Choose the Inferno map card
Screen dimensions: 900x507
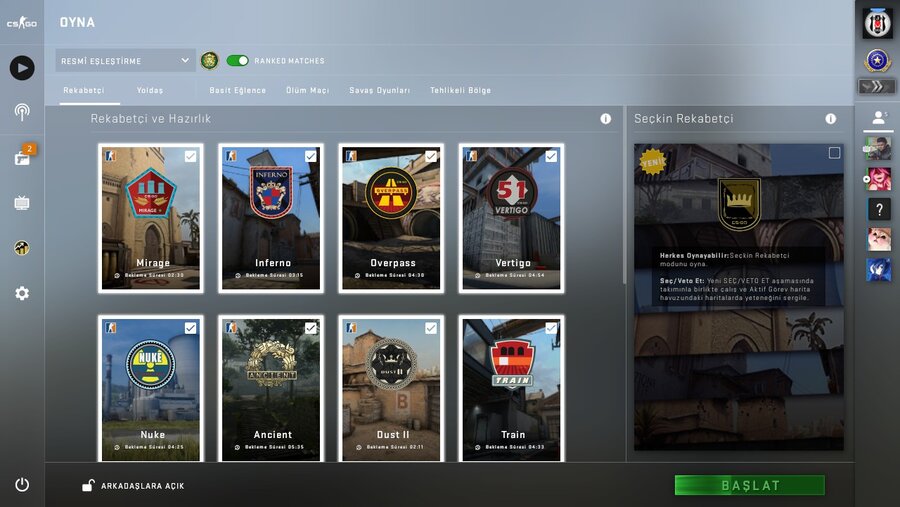tap(271, 218)
